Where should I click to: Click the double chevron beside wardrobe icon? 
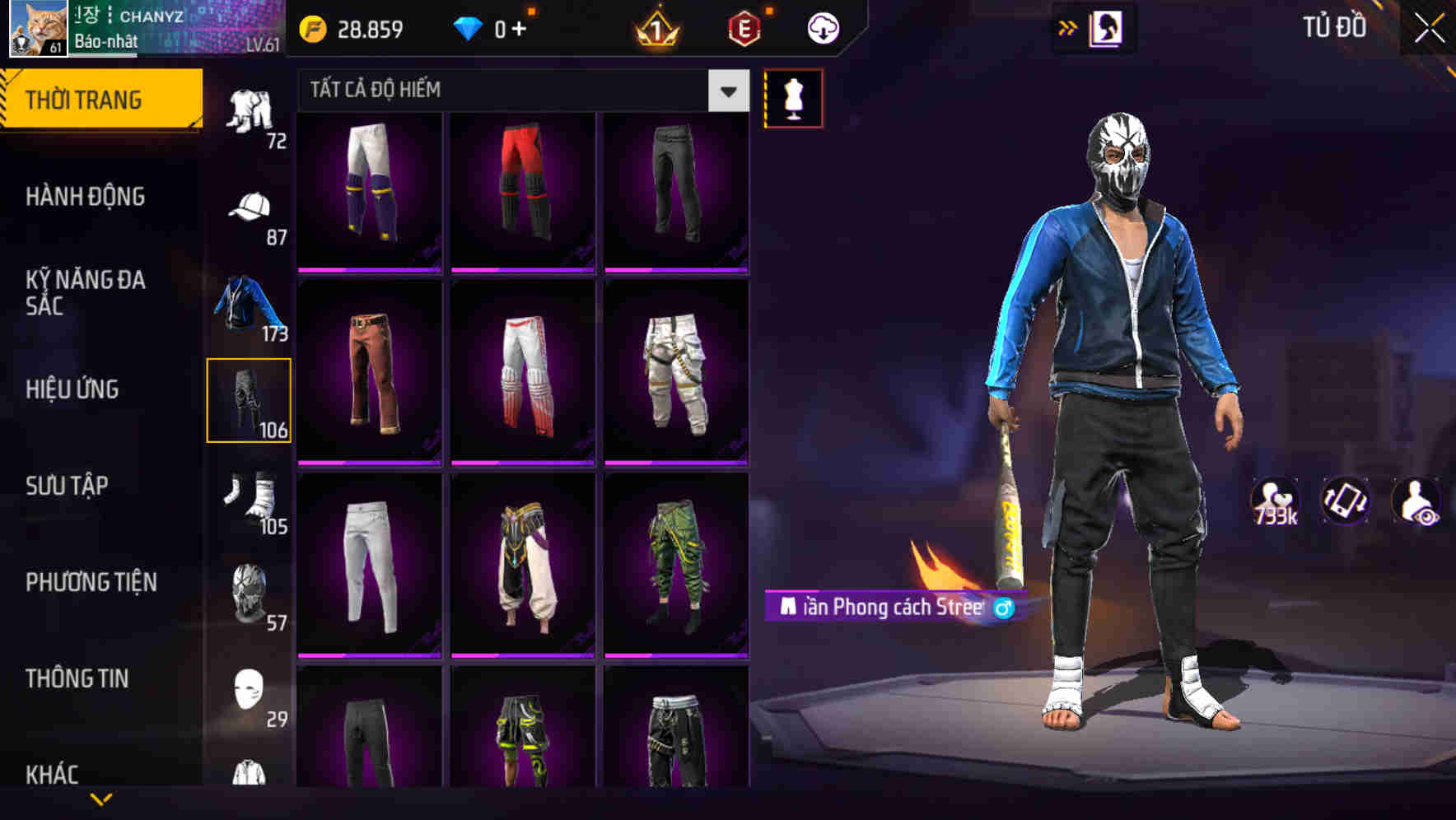point(1068,26)
